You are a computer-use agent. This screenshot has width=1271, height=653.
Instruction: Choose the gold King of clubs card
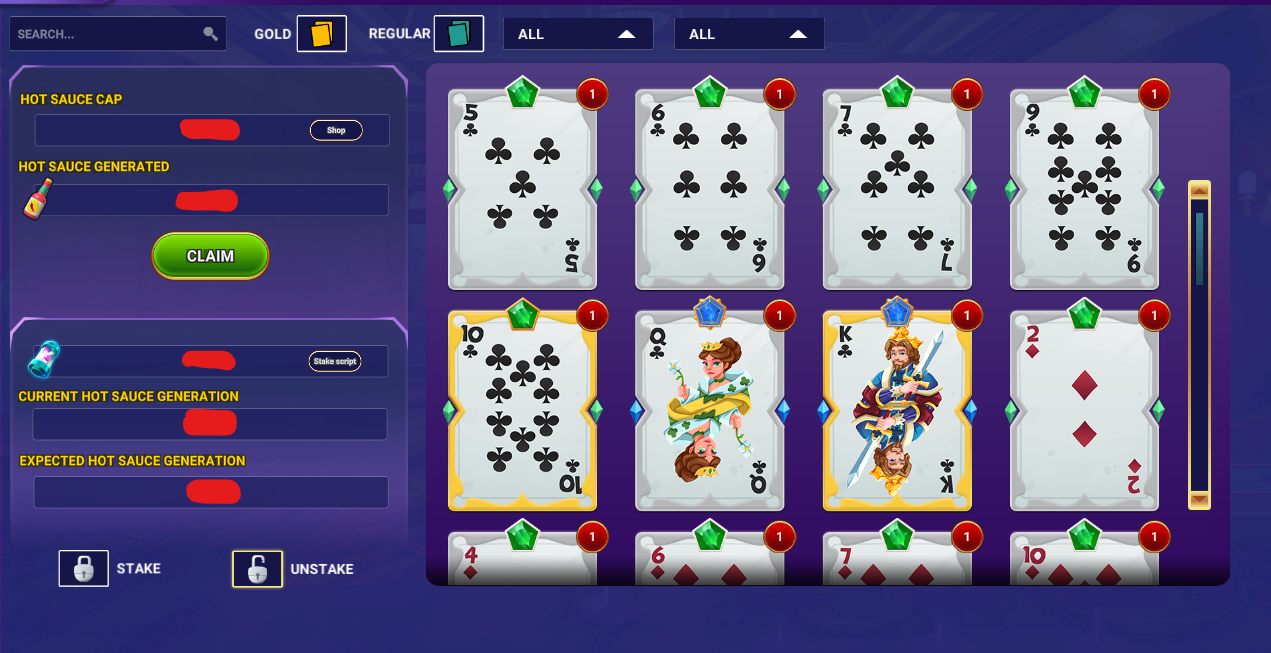[x=897, y=409]
